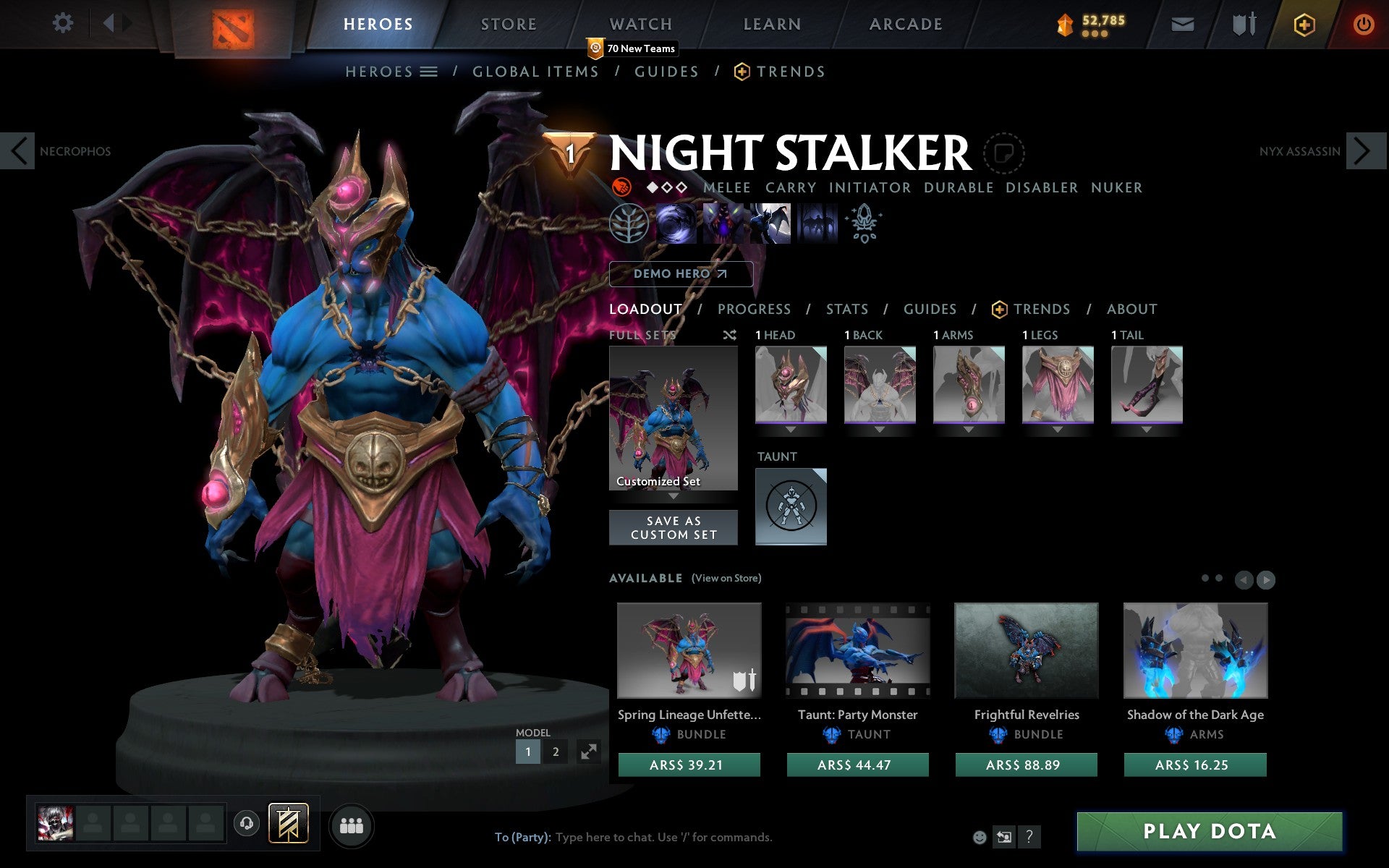This screenshot has width=1389, height=868.
Task: Switch to the STATS tab
Action: click(x=846, y=309)
